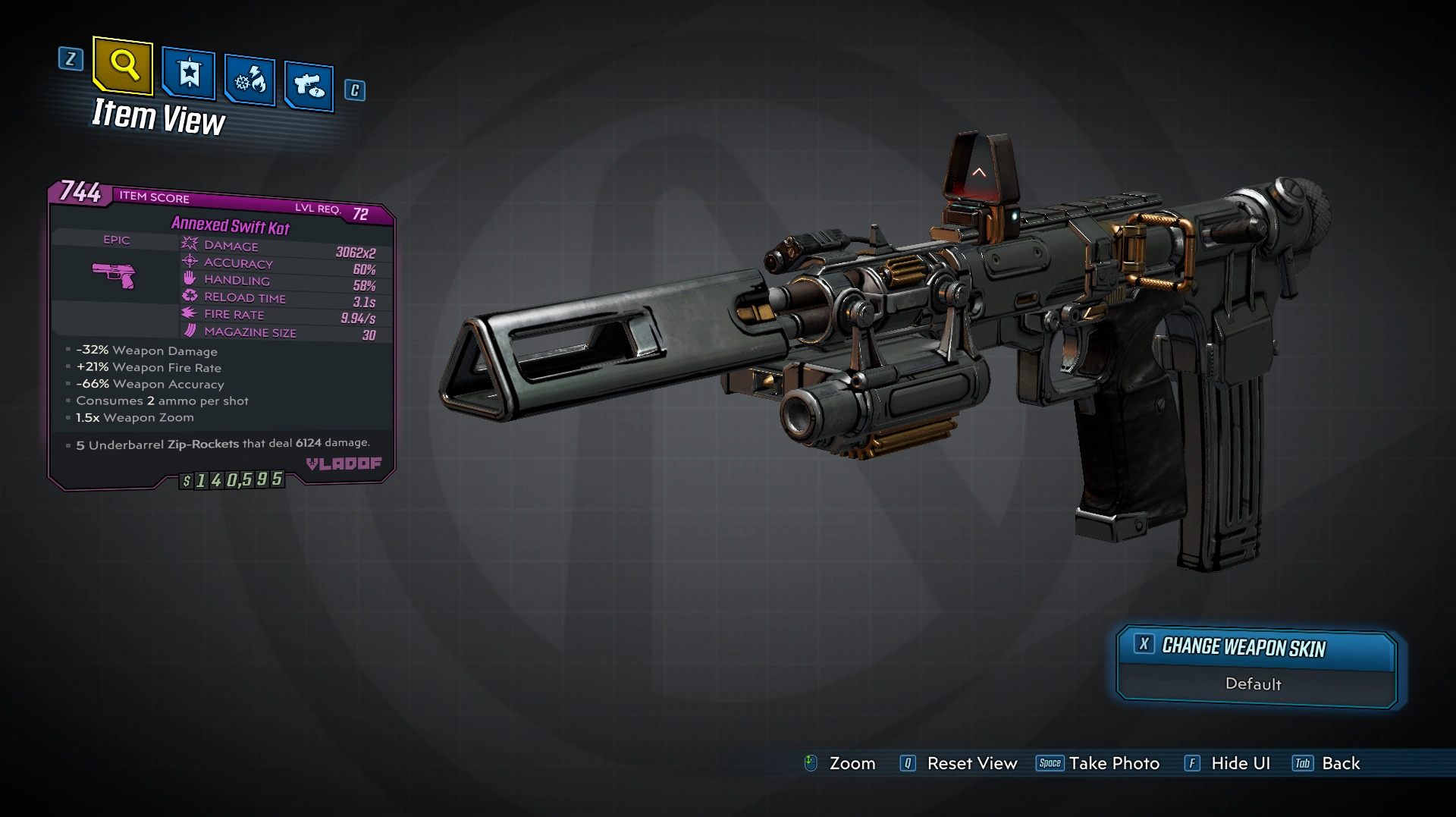
Task: Select the magnifying glass Item View tab
Action: 124,66
